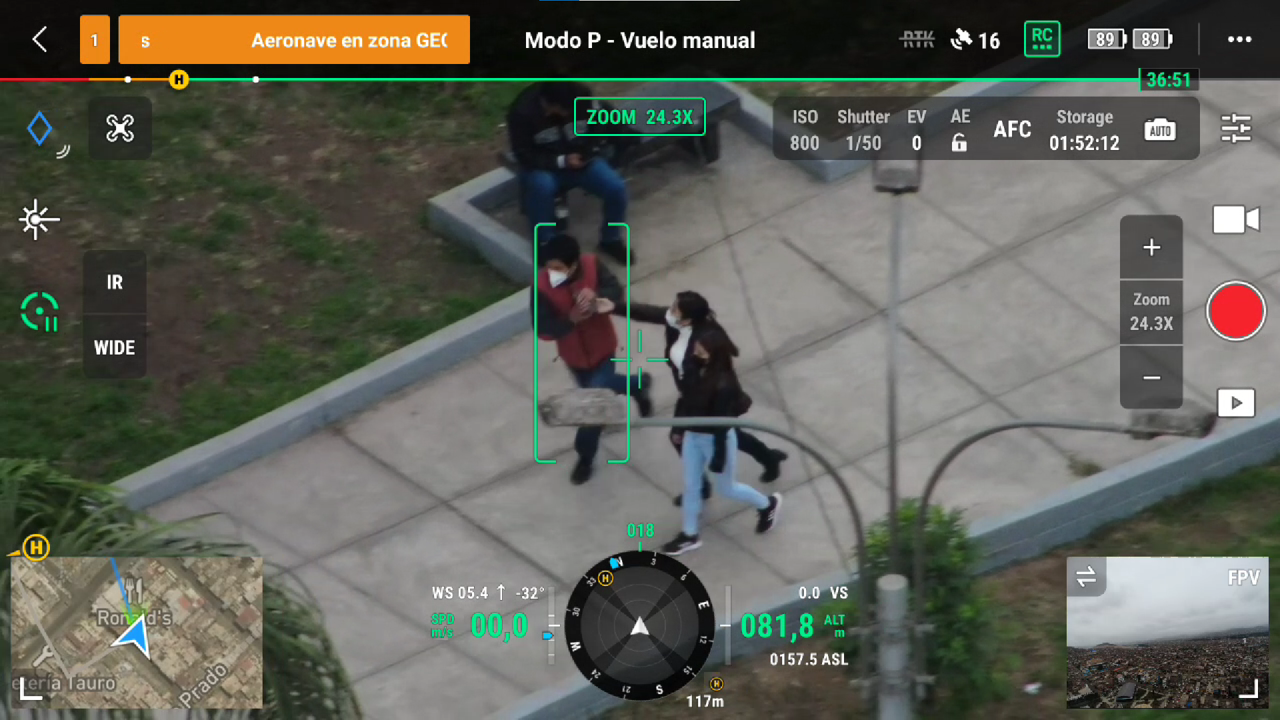Open the RC signal status indicator
Image resolution: width=1280 pixels, height=720 pixels.
pyautogui.click(x=1042, y=39)
